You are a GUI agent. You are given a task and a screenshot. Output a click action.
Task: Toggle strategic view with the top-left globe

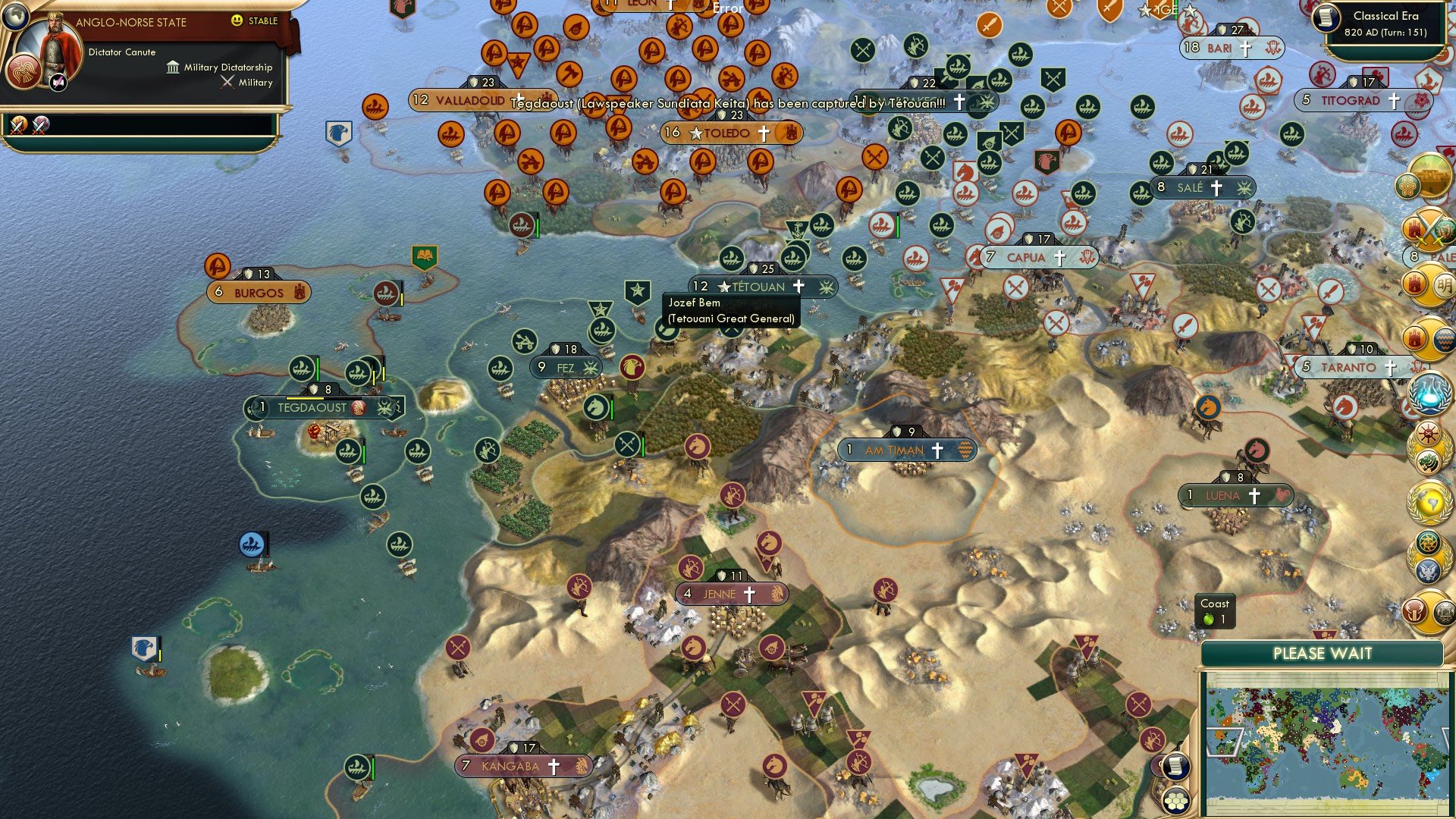[x=16, y=17]
